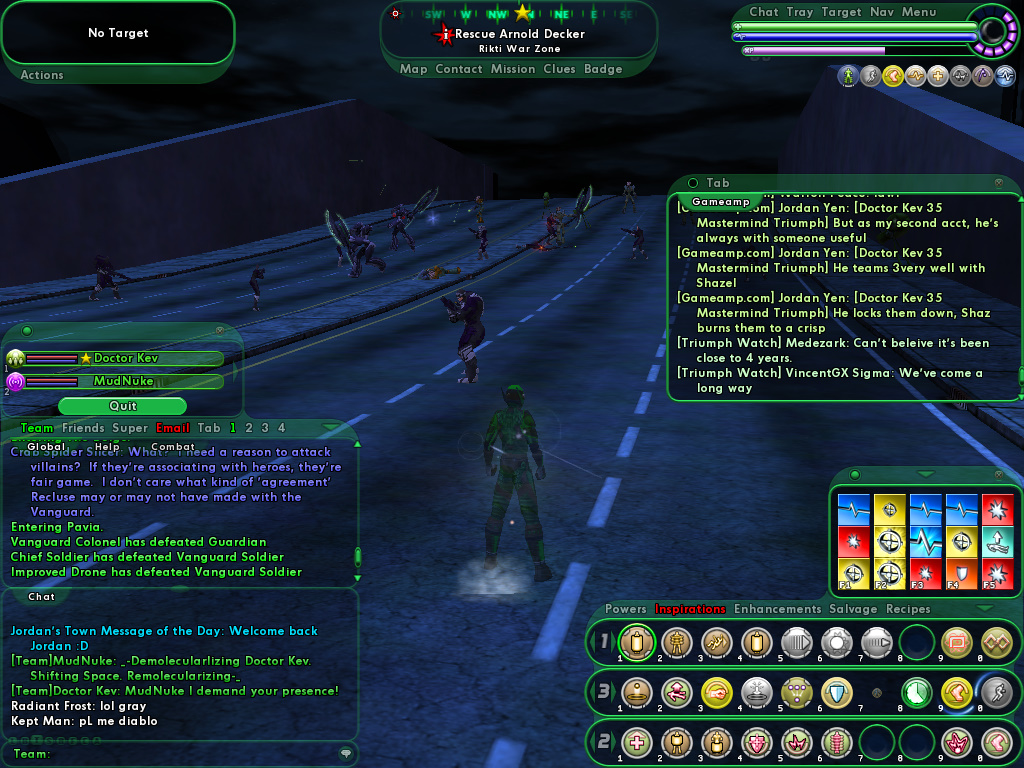Switch to the Combat chat tab

[173, 447]
